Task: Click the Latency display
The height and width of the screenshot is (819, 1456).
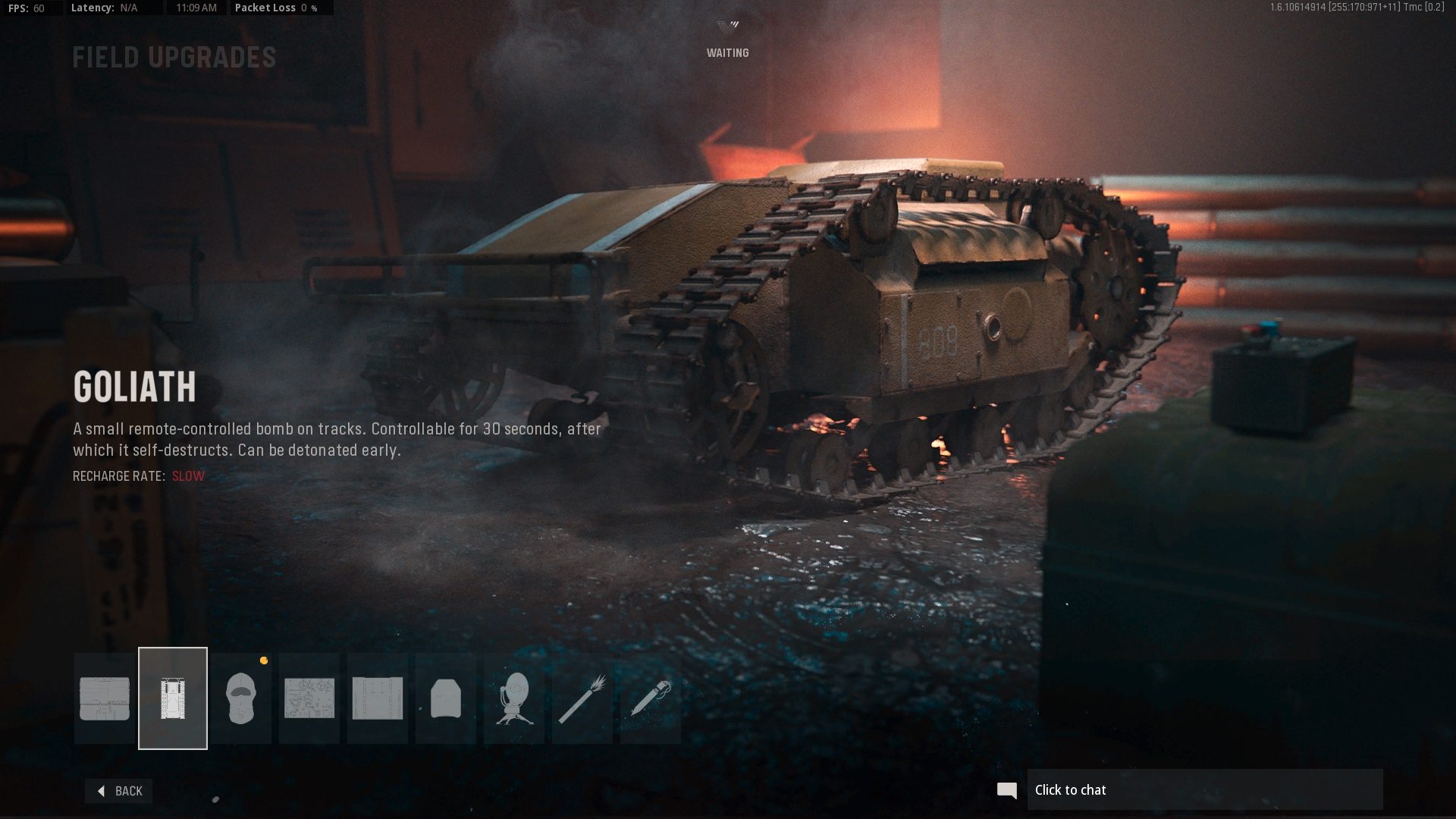Action: (106, 8)
